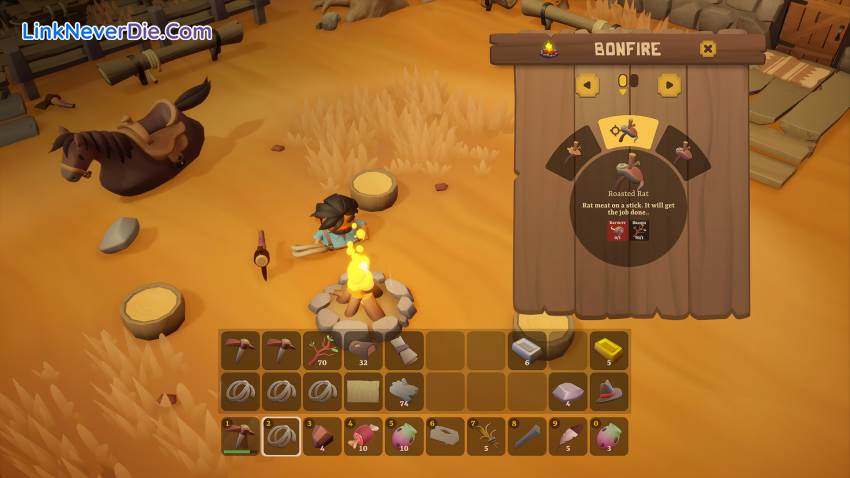Select the highlighted Roasted Rat recipe segment
850x478 pixels.
click(x=628, y=131)
